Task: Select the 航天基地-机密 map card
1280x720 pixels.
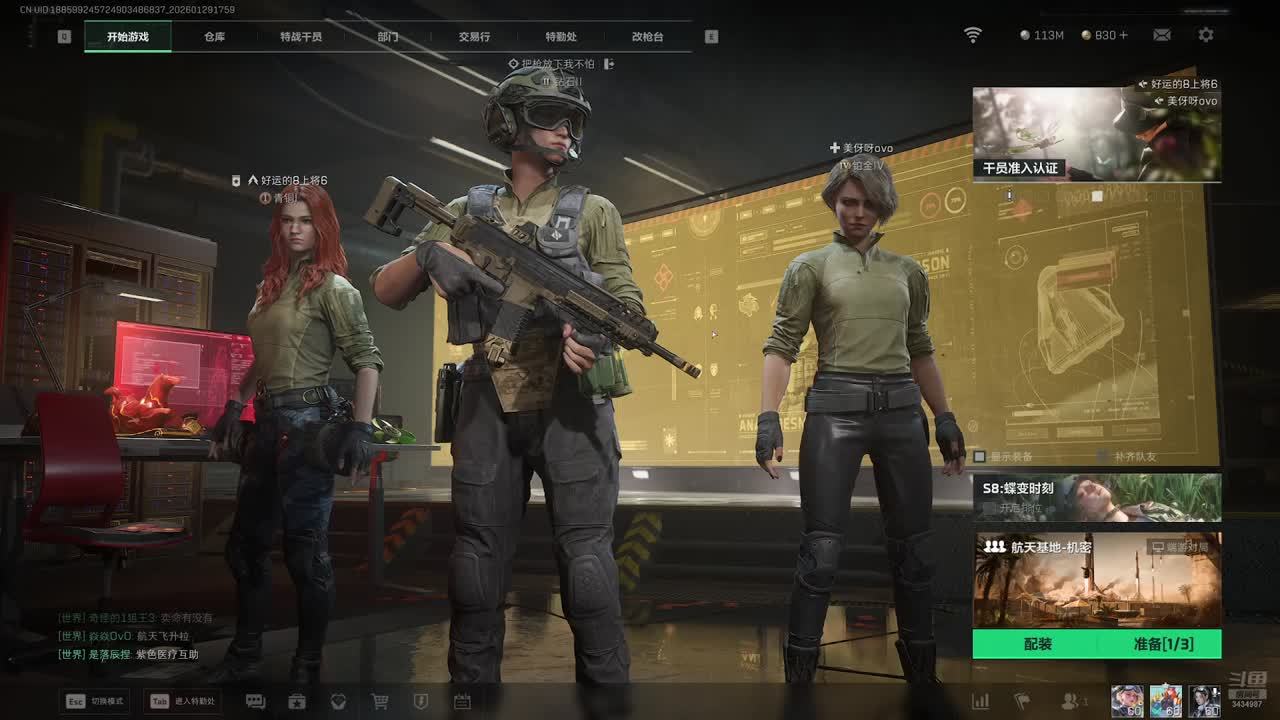Action: 1096,579
